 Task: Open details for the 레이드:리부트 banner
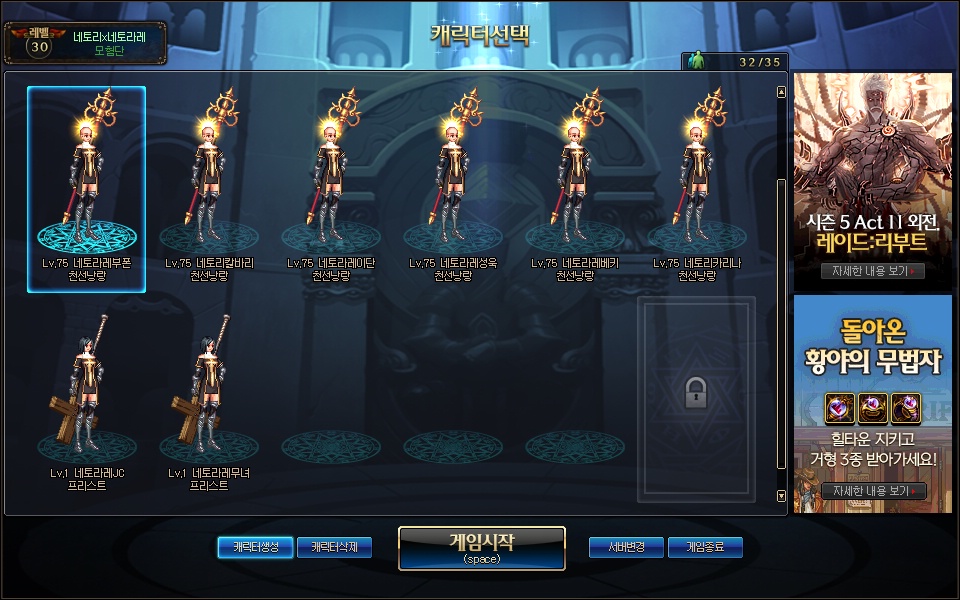872,271
